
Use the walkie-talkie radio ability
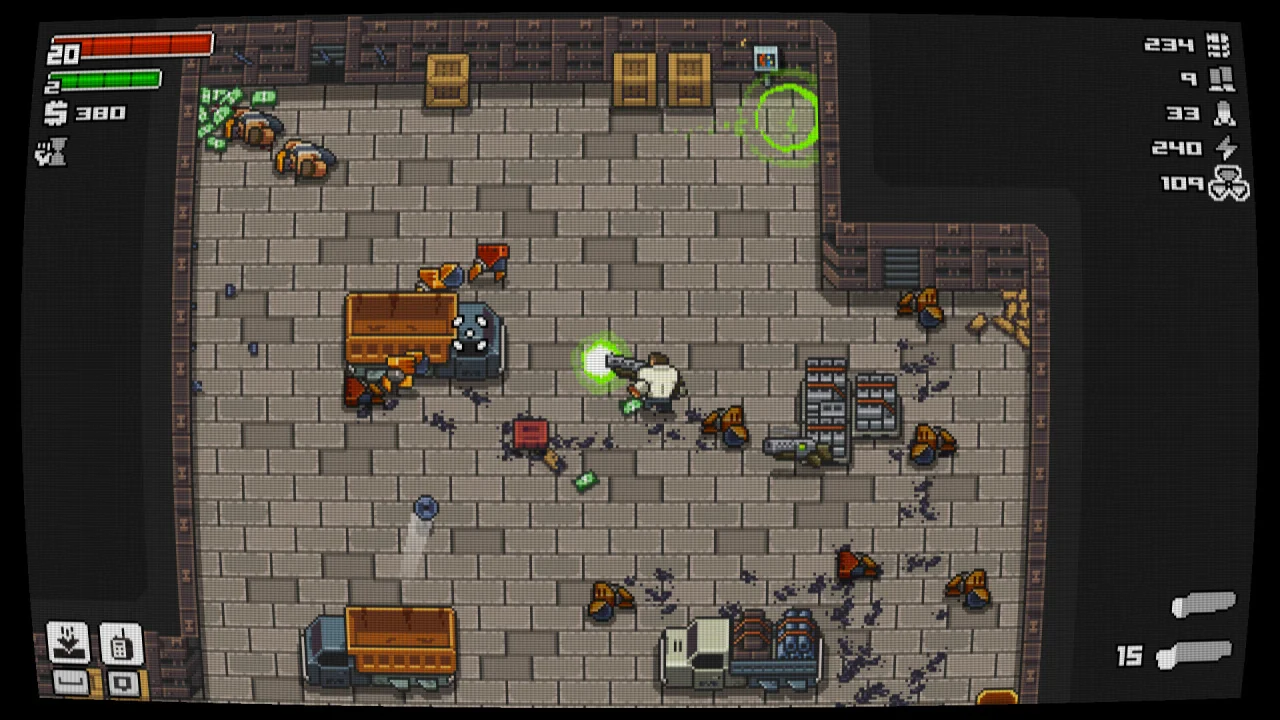tap(120, 643)
